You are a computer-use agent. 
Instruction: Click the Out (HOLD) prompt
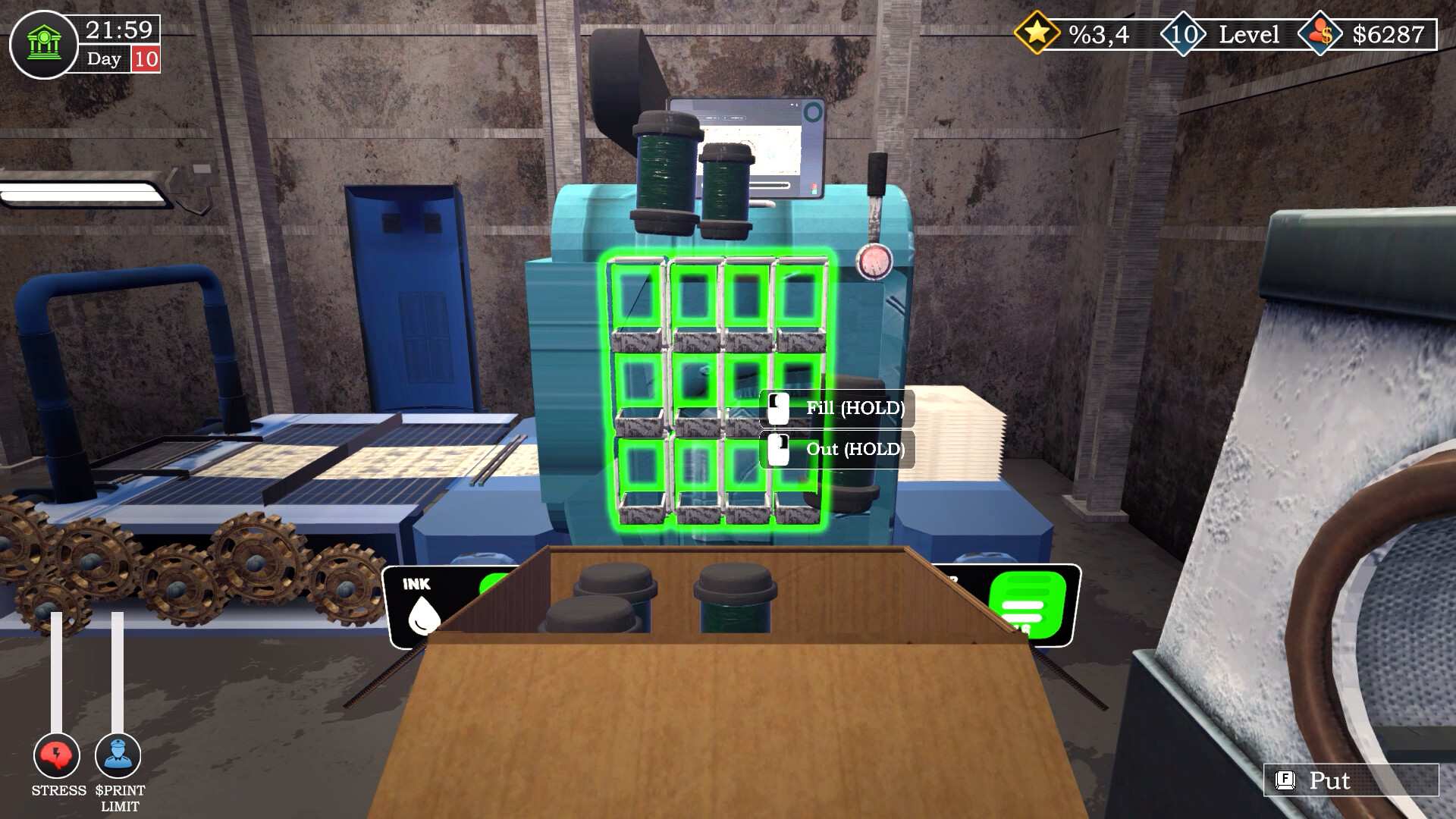click(854, 449)
